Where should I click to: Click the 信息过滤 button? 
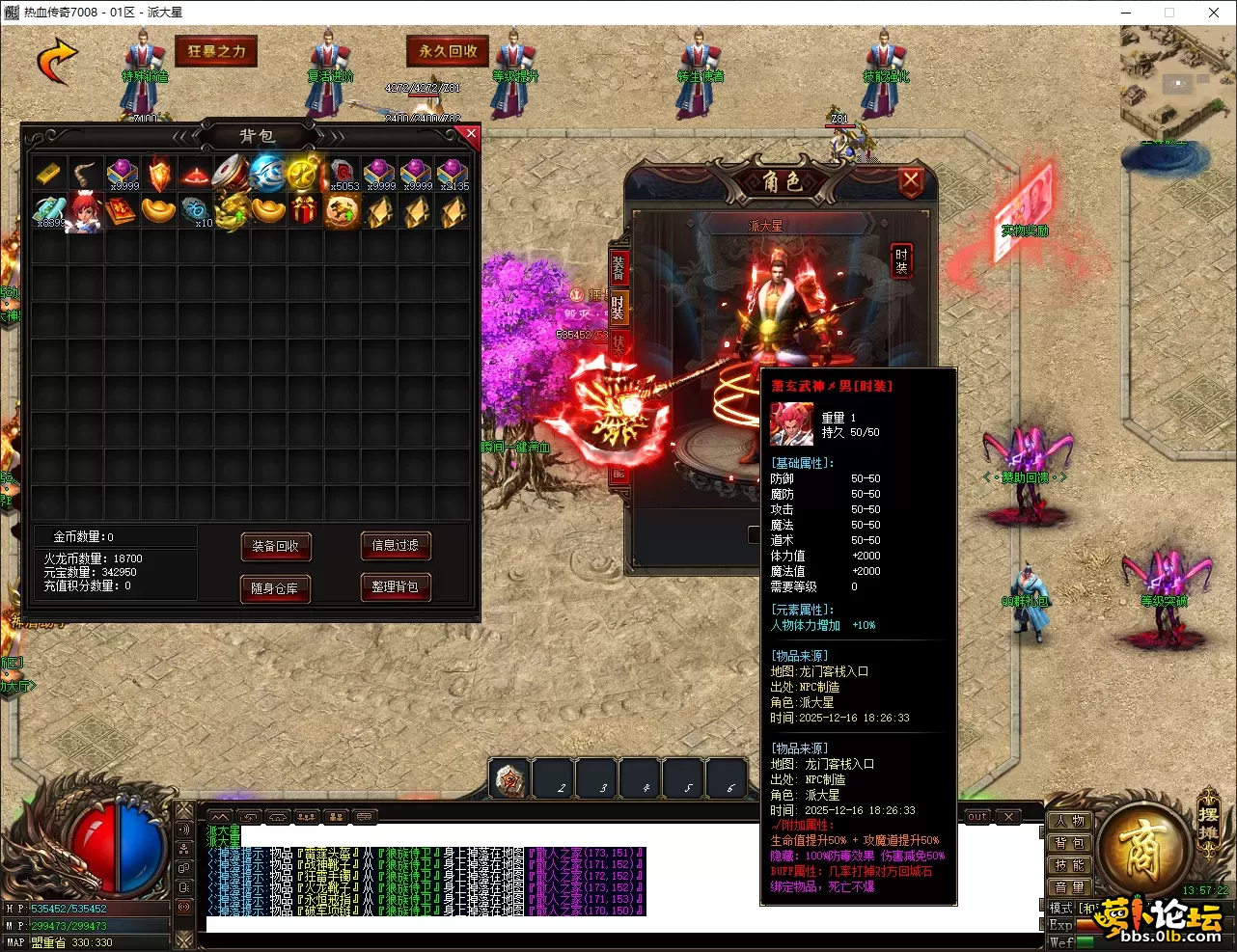(x=395, y=545)
